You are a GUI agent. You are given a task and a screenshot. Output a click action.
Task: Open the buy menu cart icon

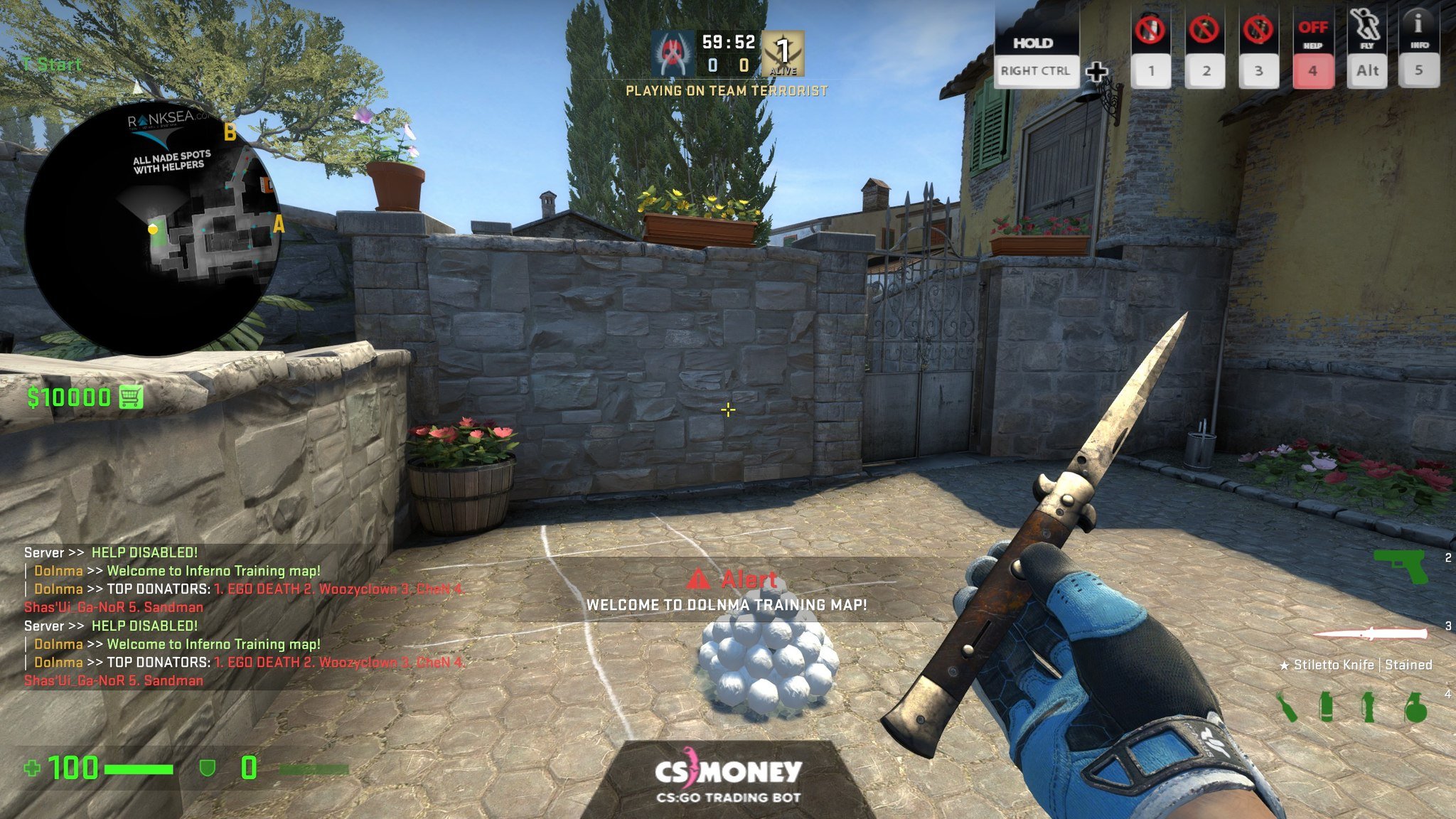tap(131, 397)
